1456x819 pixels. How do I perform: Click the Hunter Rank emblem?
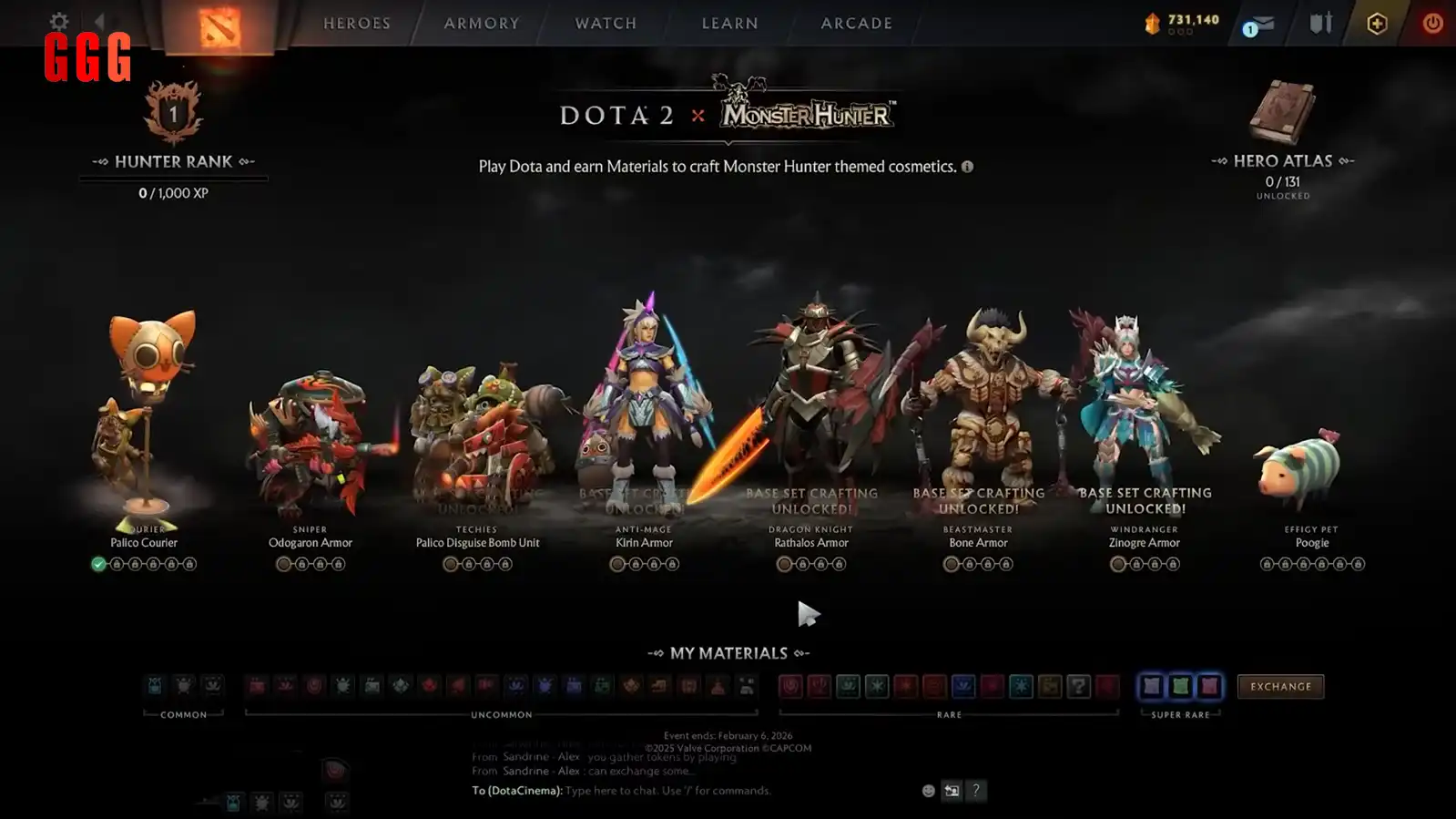tap(174, 114)
